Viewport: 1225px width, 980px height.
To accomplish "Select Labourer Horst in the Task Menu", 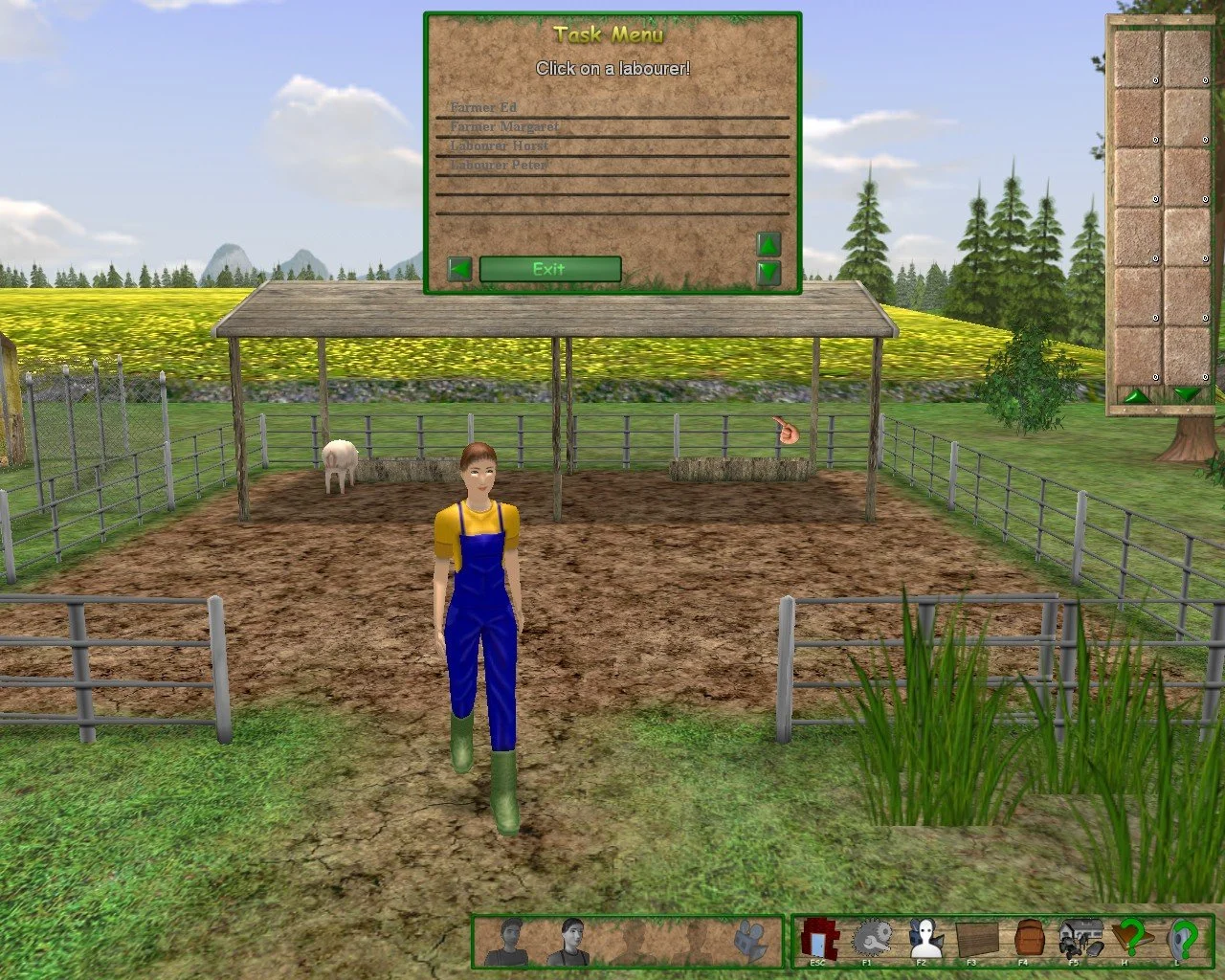I will (499, 145).
